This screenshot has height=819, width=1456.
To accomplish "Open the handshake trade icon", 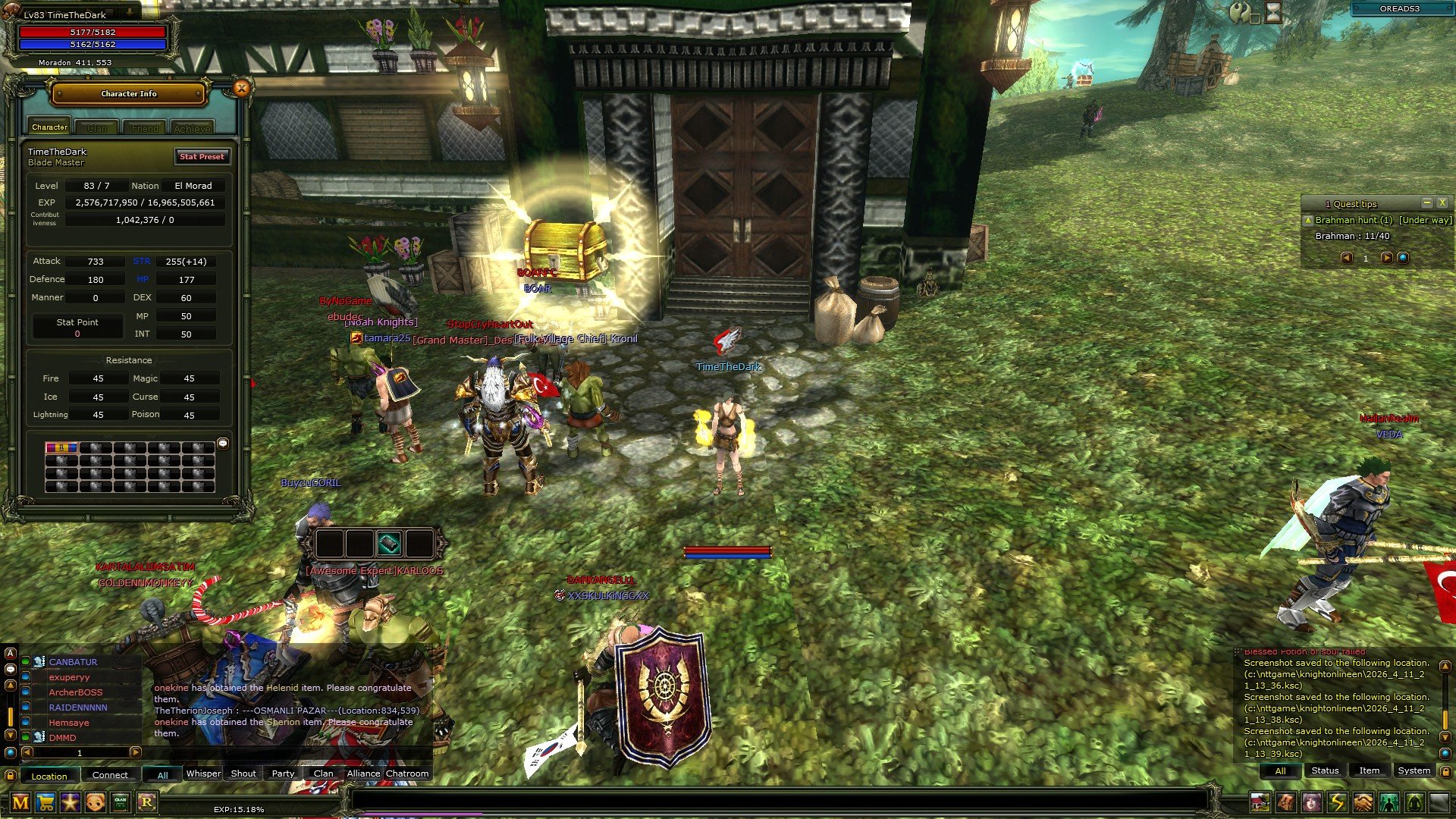I will 1363,802.
